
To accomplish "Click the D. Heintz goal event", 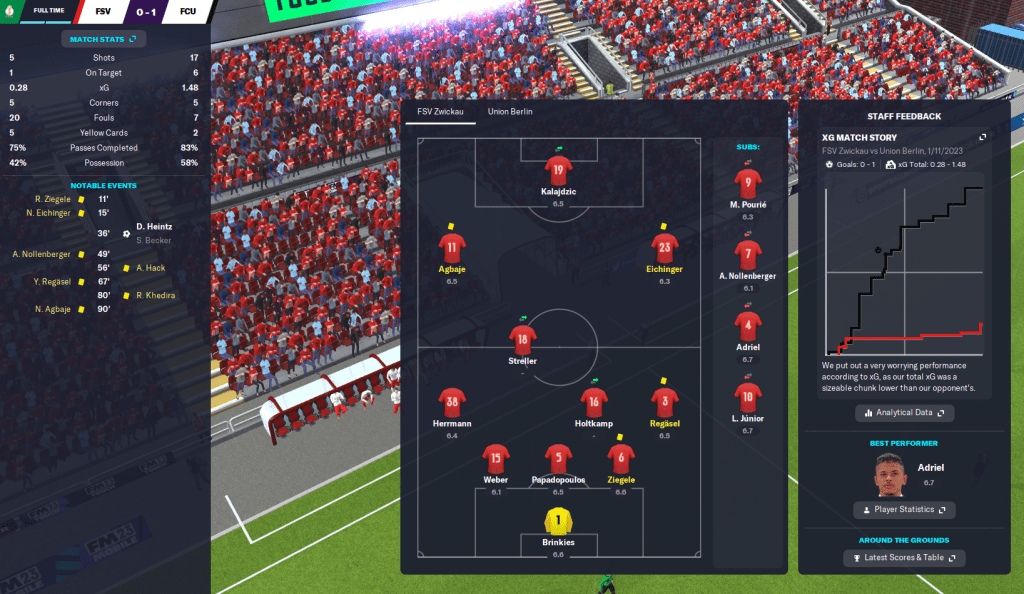I will pos(154,226).
